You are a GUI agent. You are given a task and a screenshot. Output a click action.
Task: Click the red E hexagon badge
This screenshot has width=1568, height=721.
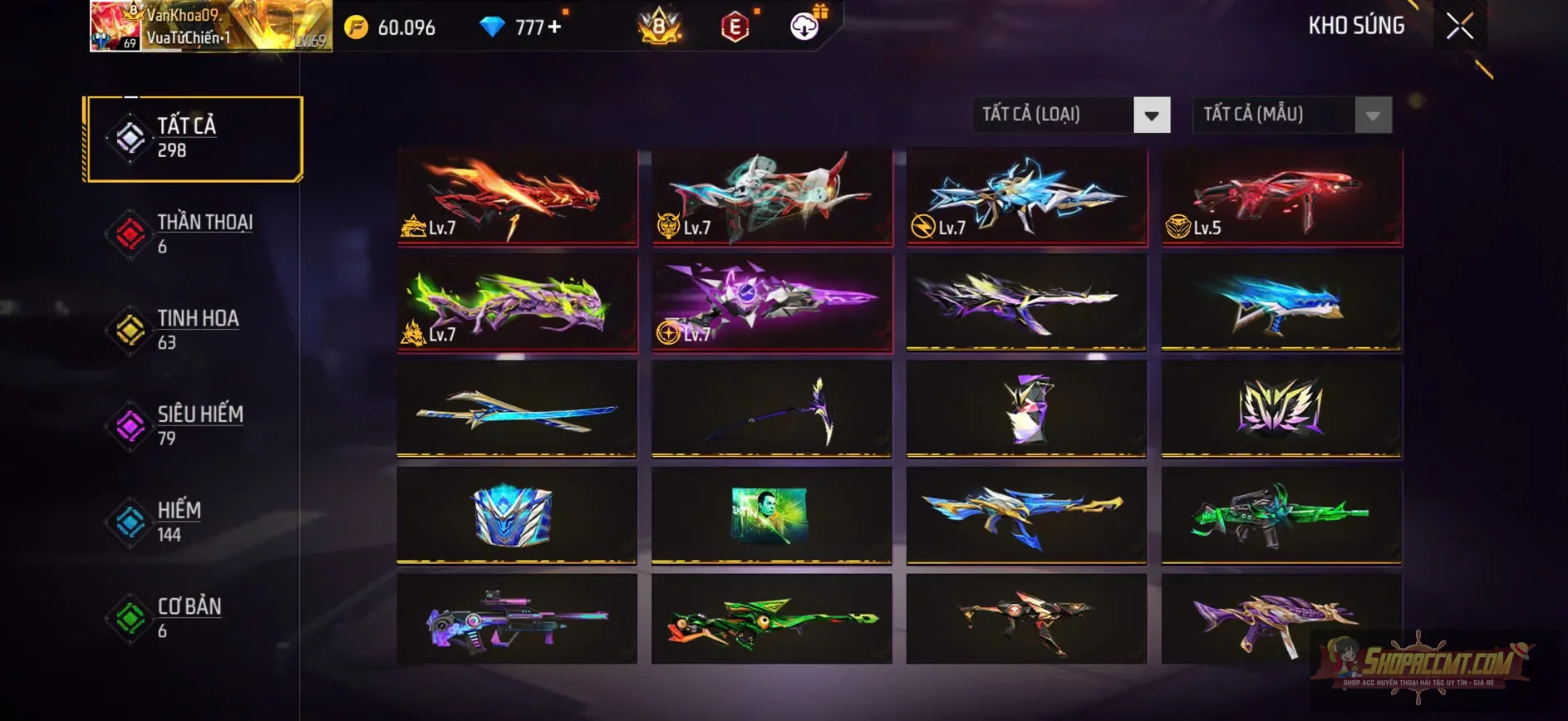pyautogui.click(x=735, y=27)
